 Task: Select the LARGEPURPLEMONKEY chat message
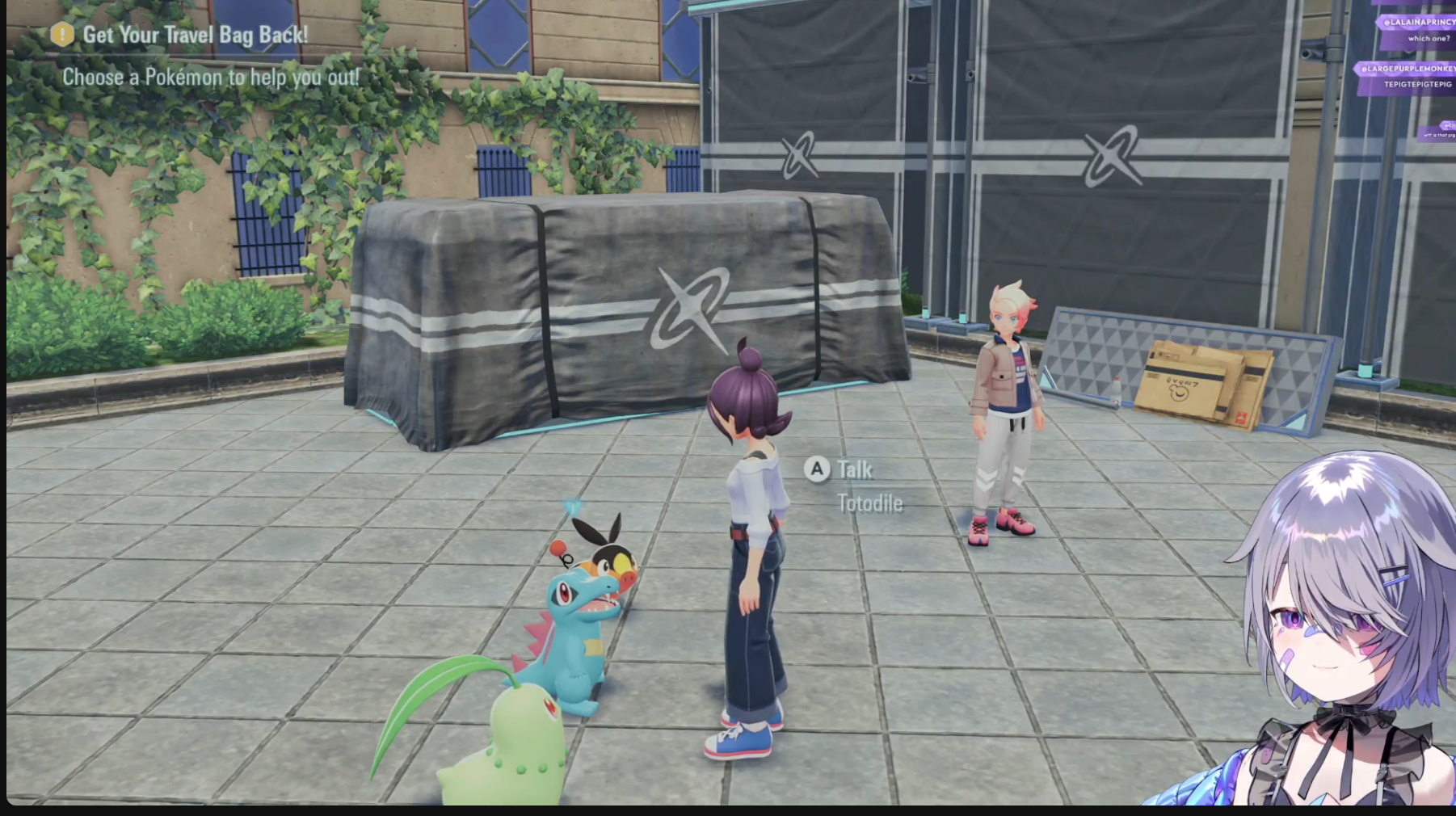pos(1408,77)
